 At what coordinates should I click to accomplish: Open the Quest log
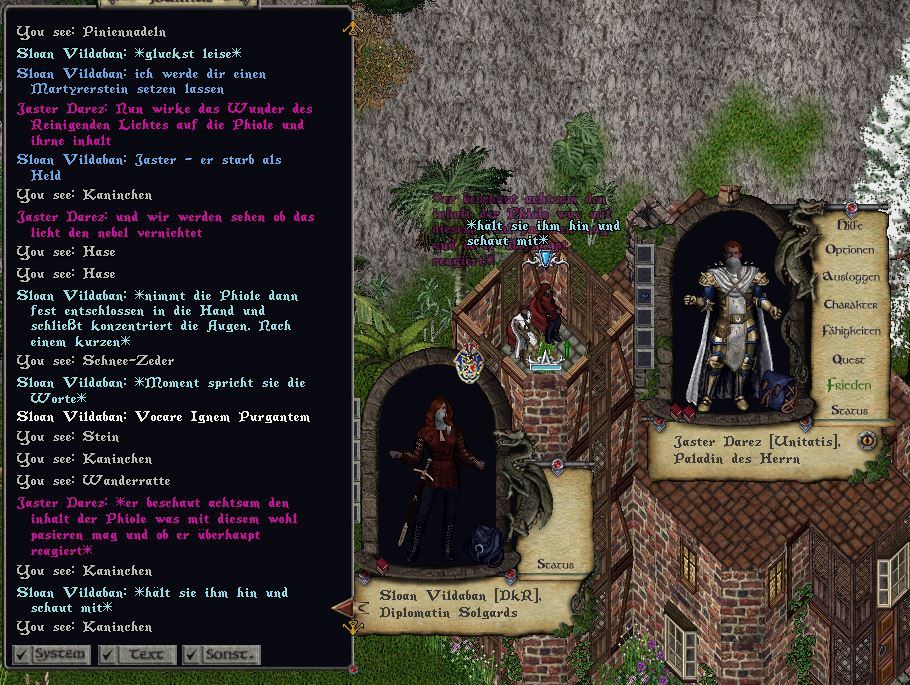[850, 358]
